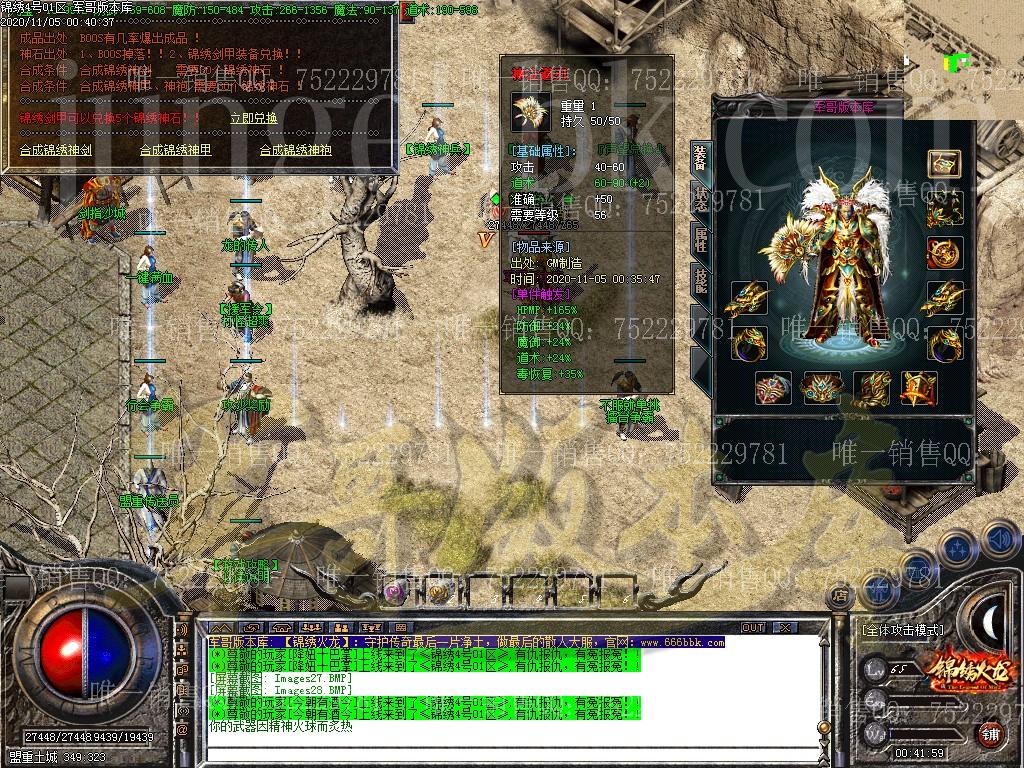This screenshot has width=1024, height=768.
Task: Select the equipped necklace slot
Action: pos(943,209)
